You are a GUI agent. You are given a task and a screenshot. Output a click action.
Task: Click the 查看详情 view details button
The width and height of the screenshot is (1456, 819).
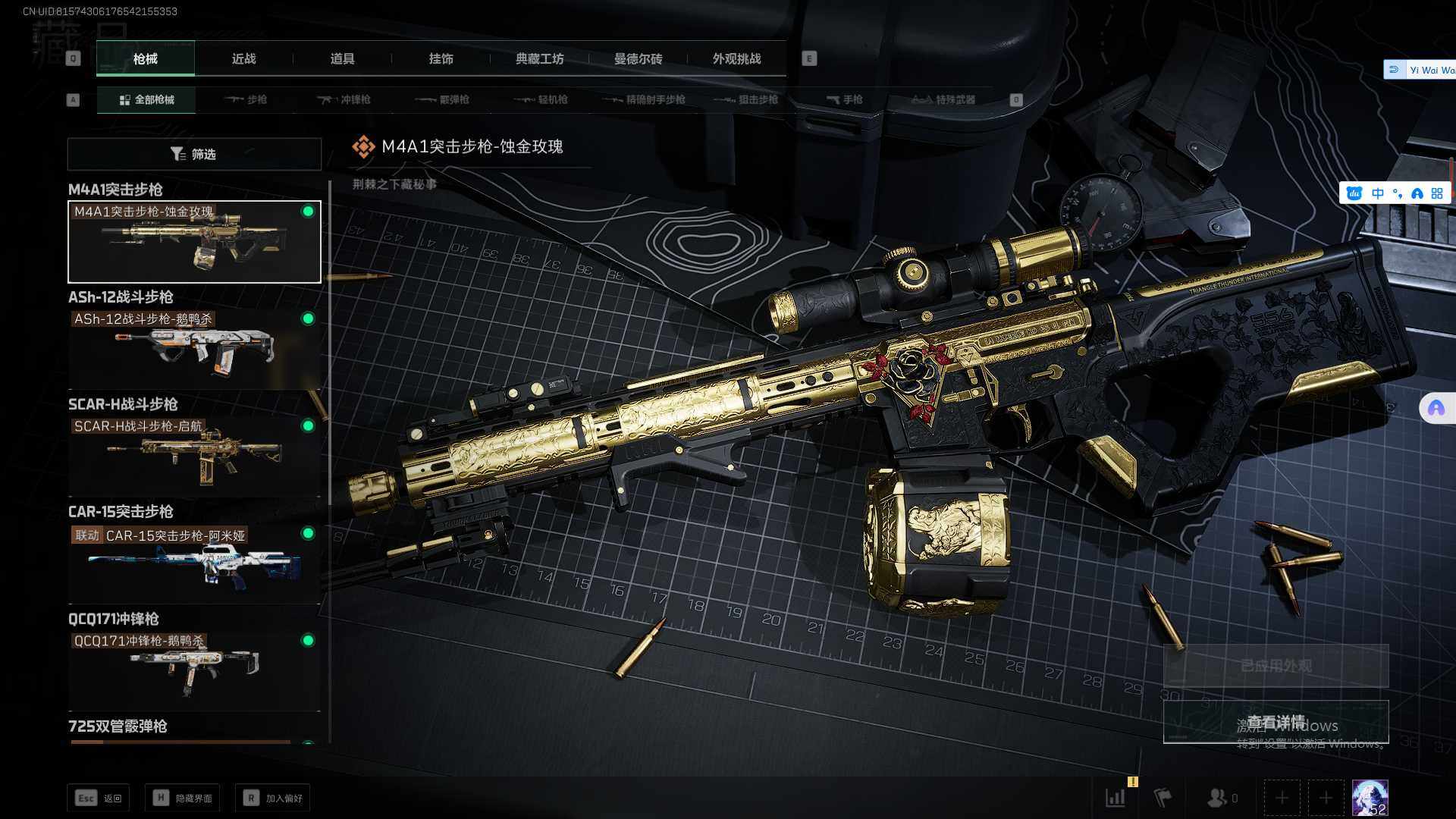tap(1276, 722)
